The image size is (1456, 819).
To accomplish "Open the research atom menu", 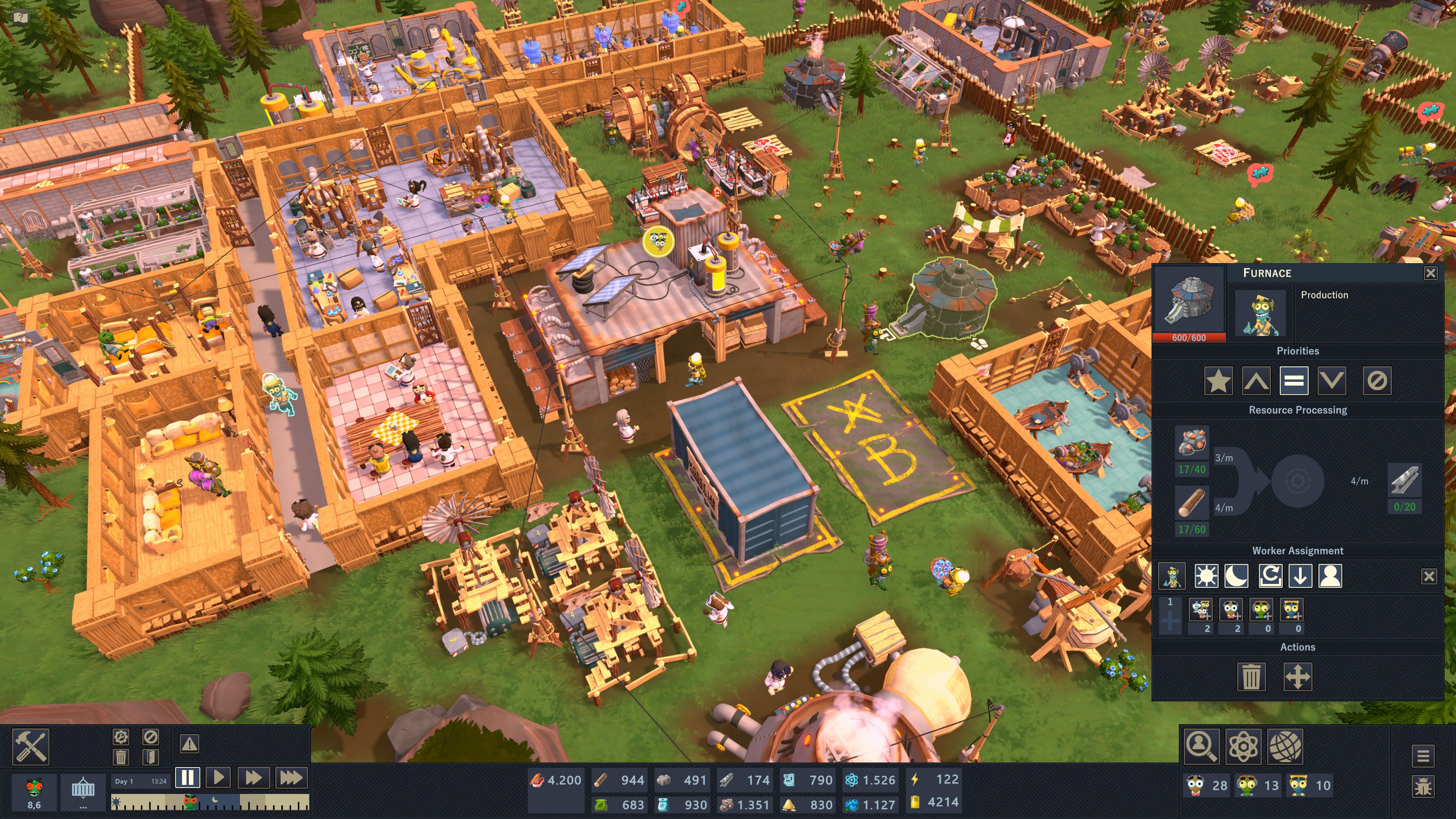I will [x=1243, y=746].
